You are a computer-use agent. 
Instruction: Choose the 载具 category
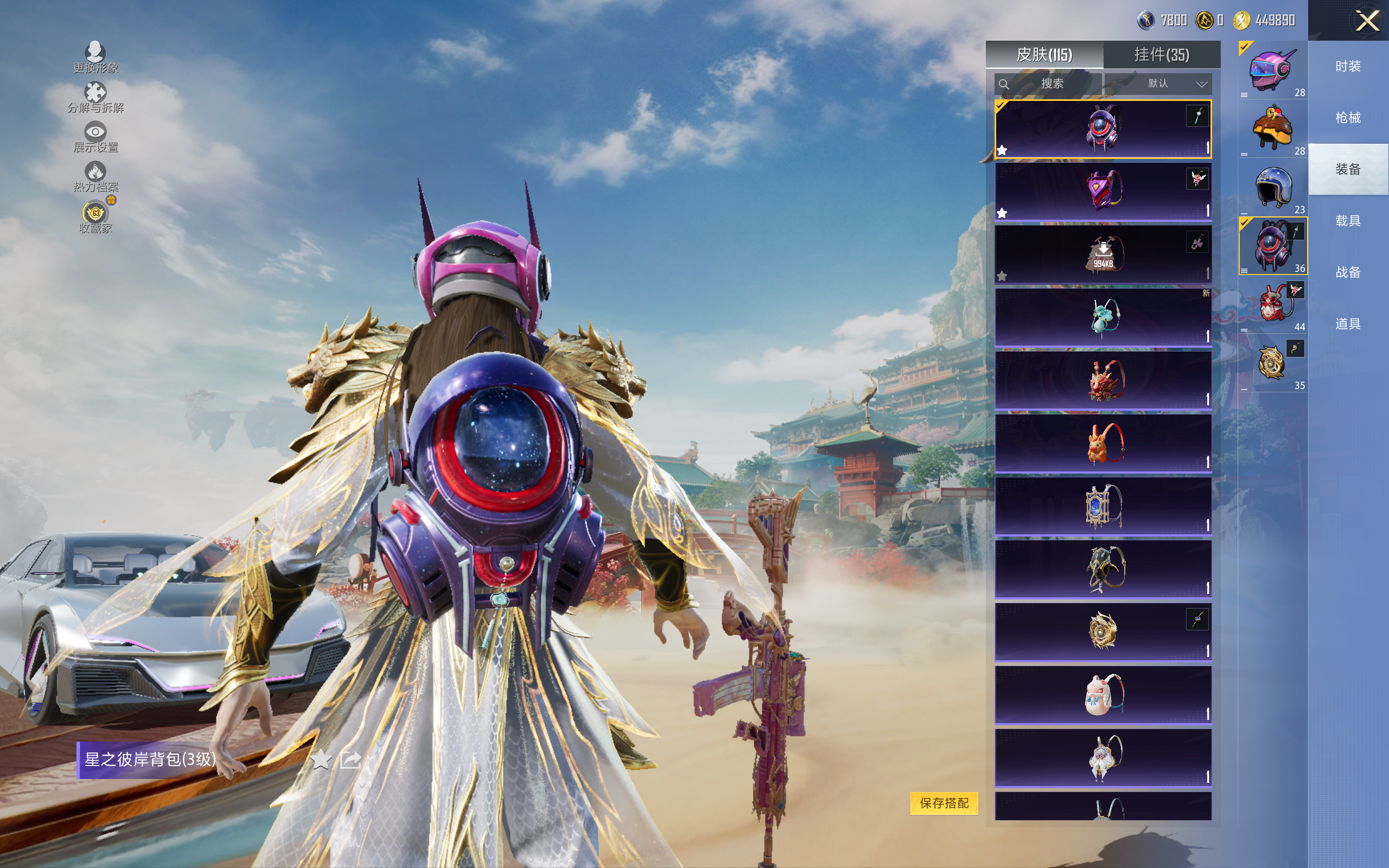[1347, 221]
